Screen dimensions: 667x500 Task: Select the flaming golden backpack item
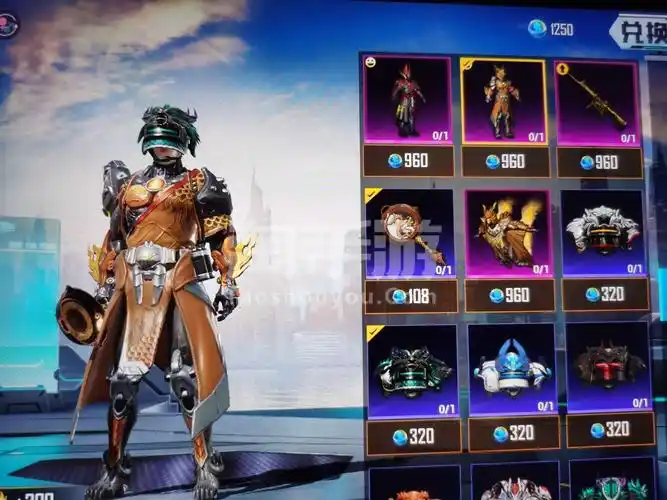(507, 234)
